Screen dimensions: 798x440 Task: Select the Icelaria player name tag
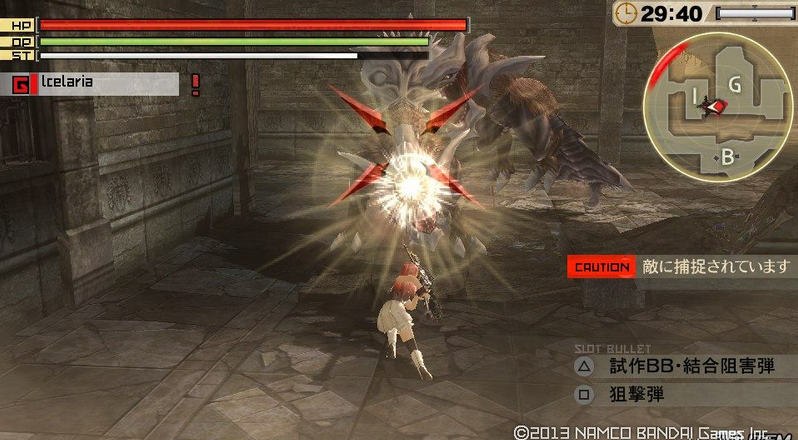(95, 83)
